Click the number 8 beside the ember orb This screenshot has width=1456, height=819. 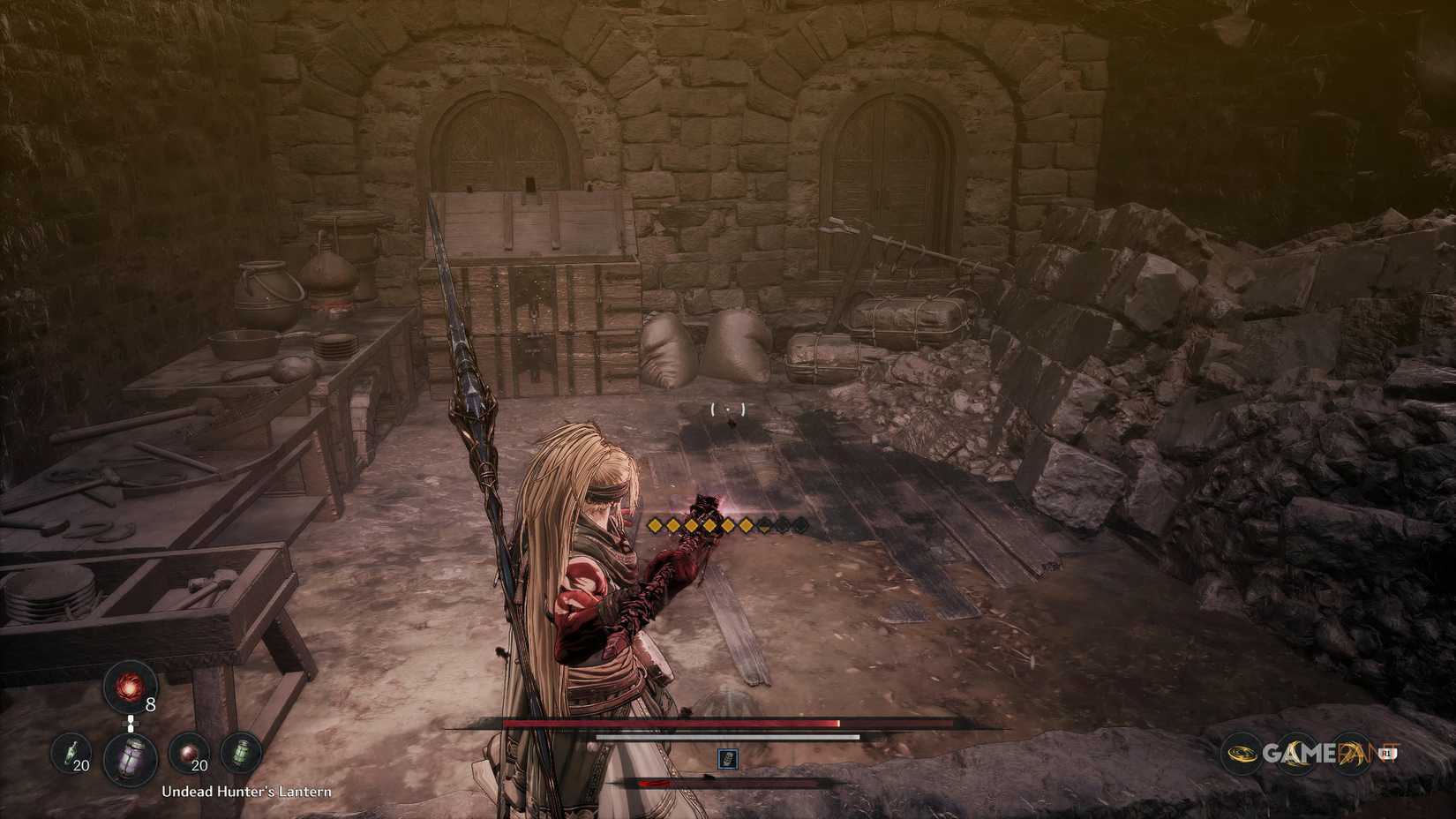coord(151,704)
